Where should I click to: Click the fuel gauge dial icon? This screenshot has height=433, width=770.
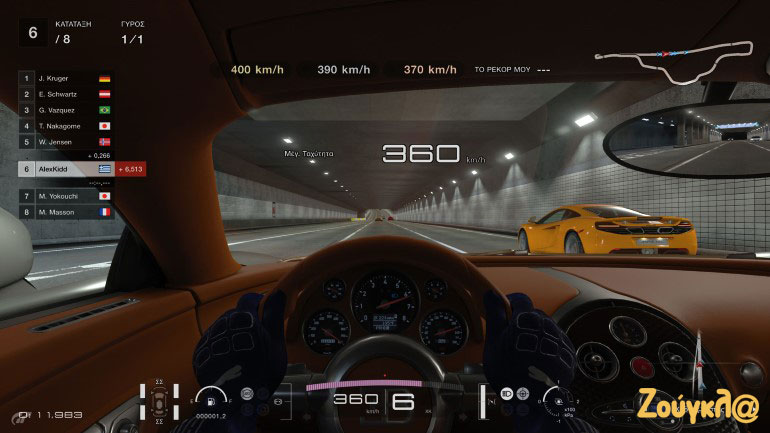210,397
